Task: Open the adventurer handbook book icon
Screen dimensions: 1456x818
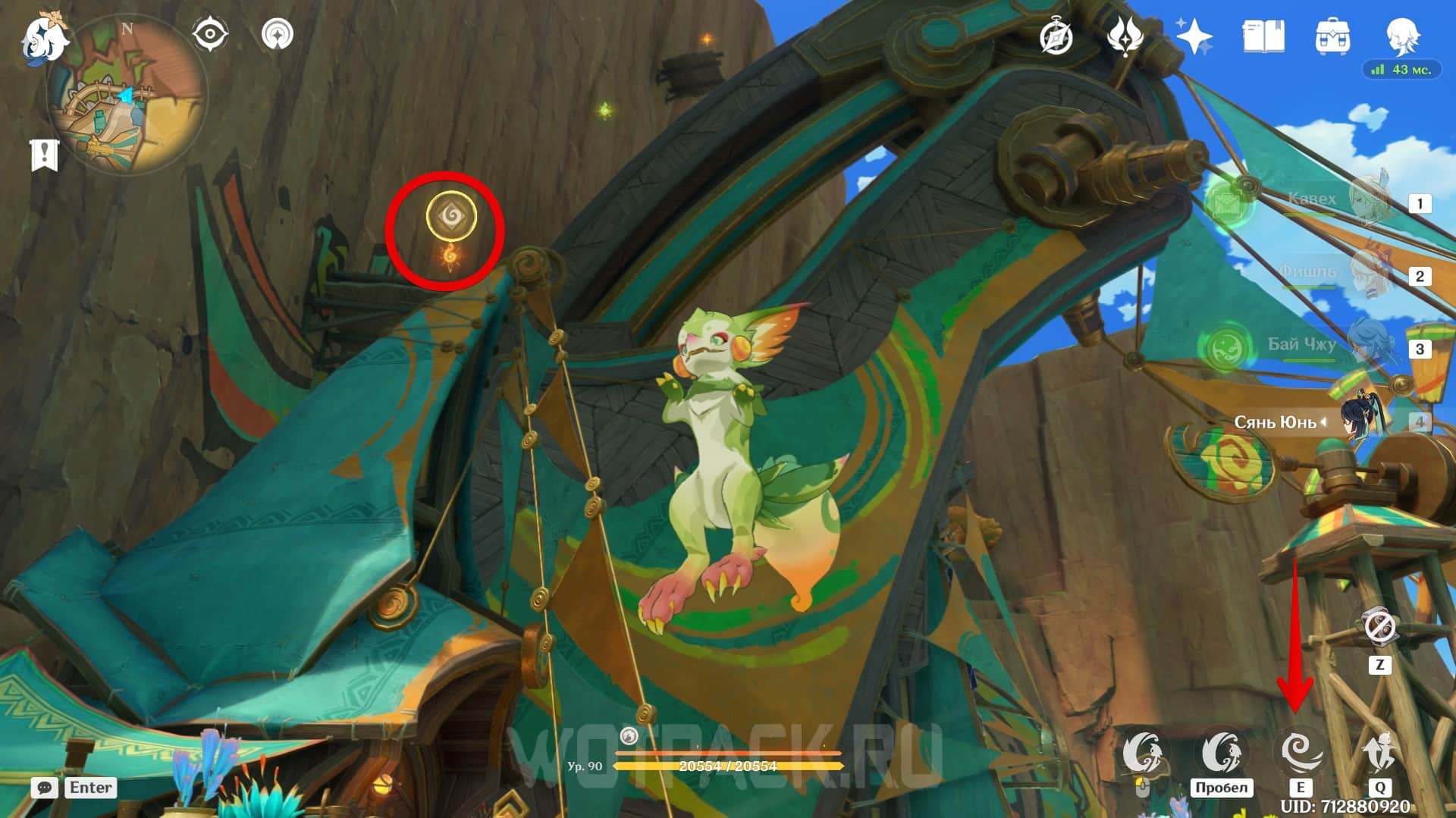Action: click(1263, 36)
